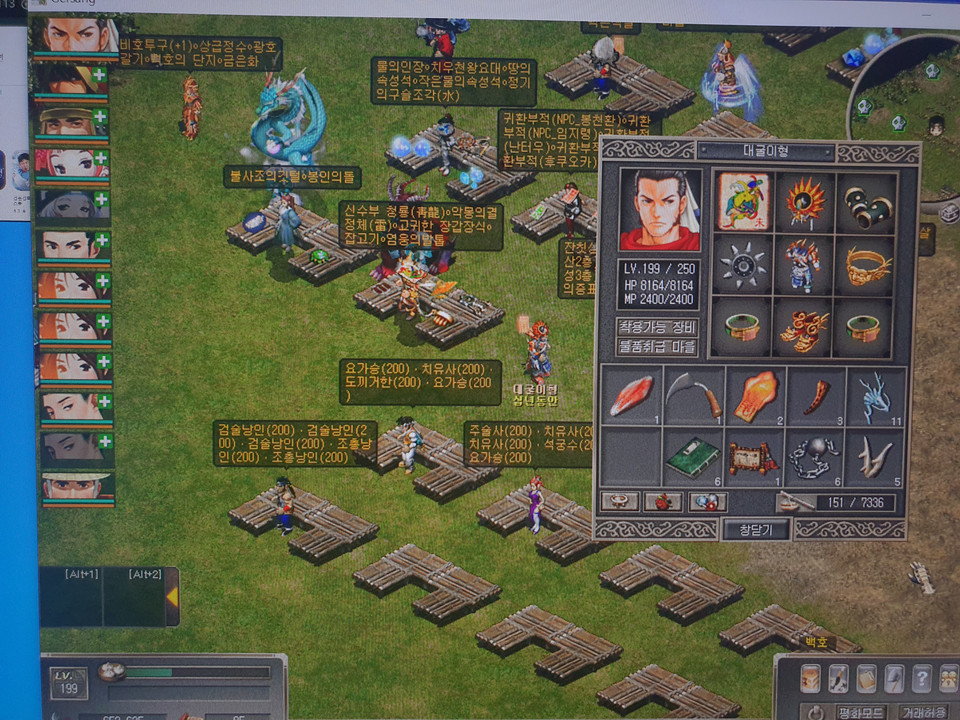This screenshot has width=960, height=720.
Task: Close the inventory with the 창닫기 button
Action: coord(755,529)
